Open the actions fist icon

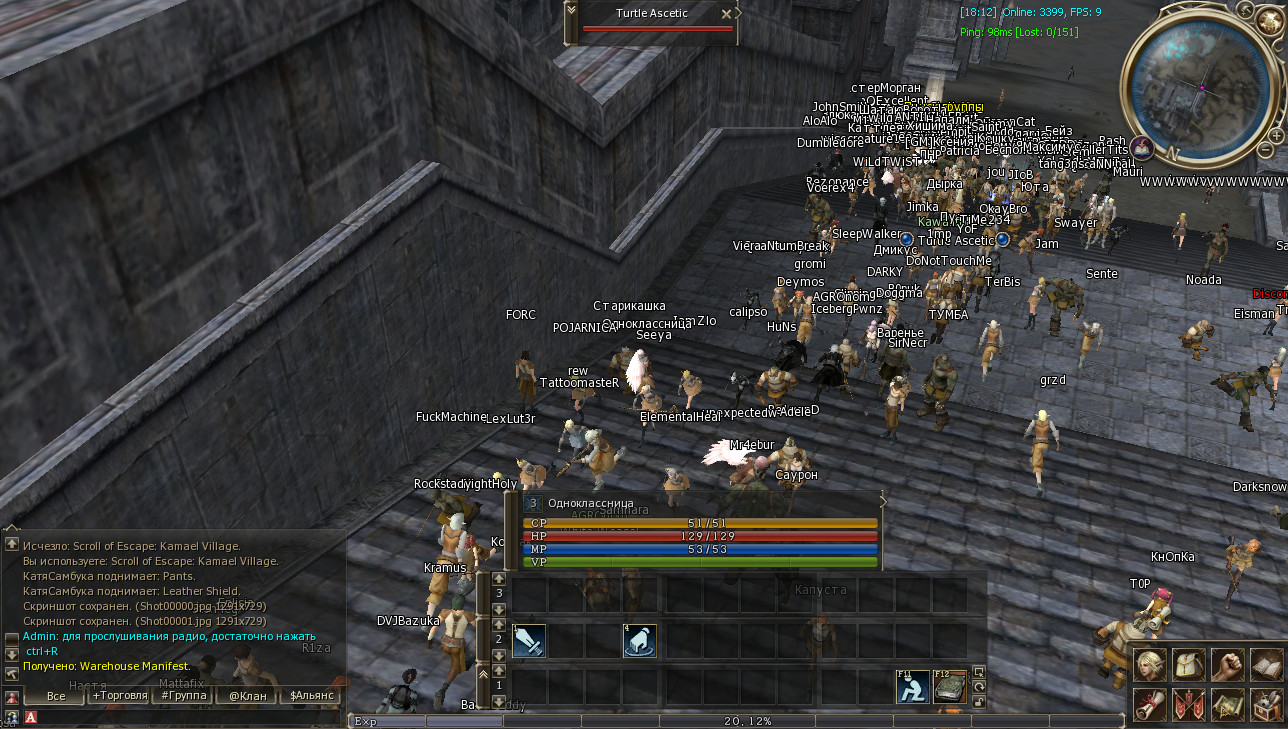coord(1228,665)
